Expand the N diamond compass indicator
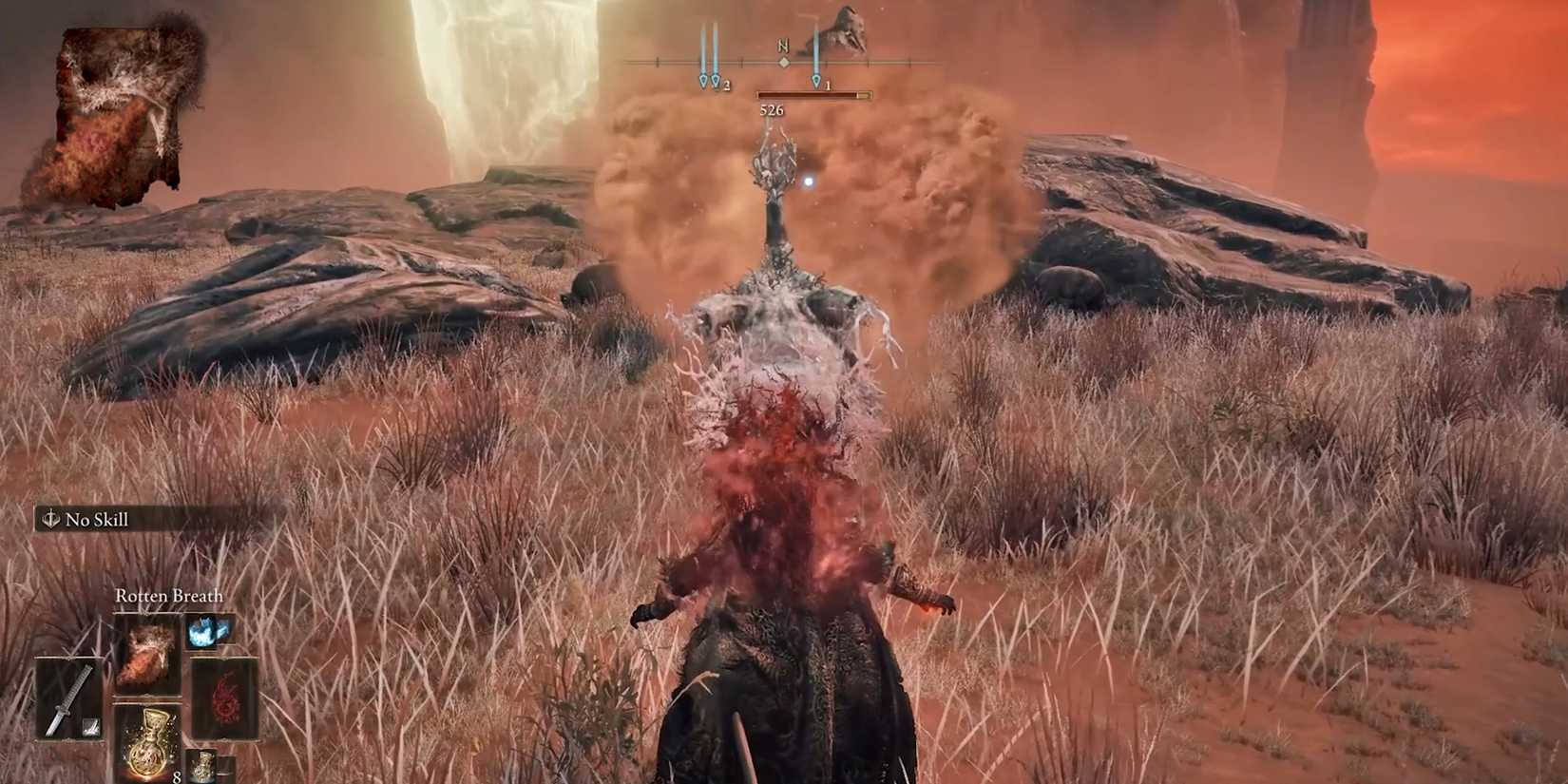This screenshot has height=784, width=1568. (784, 62)
